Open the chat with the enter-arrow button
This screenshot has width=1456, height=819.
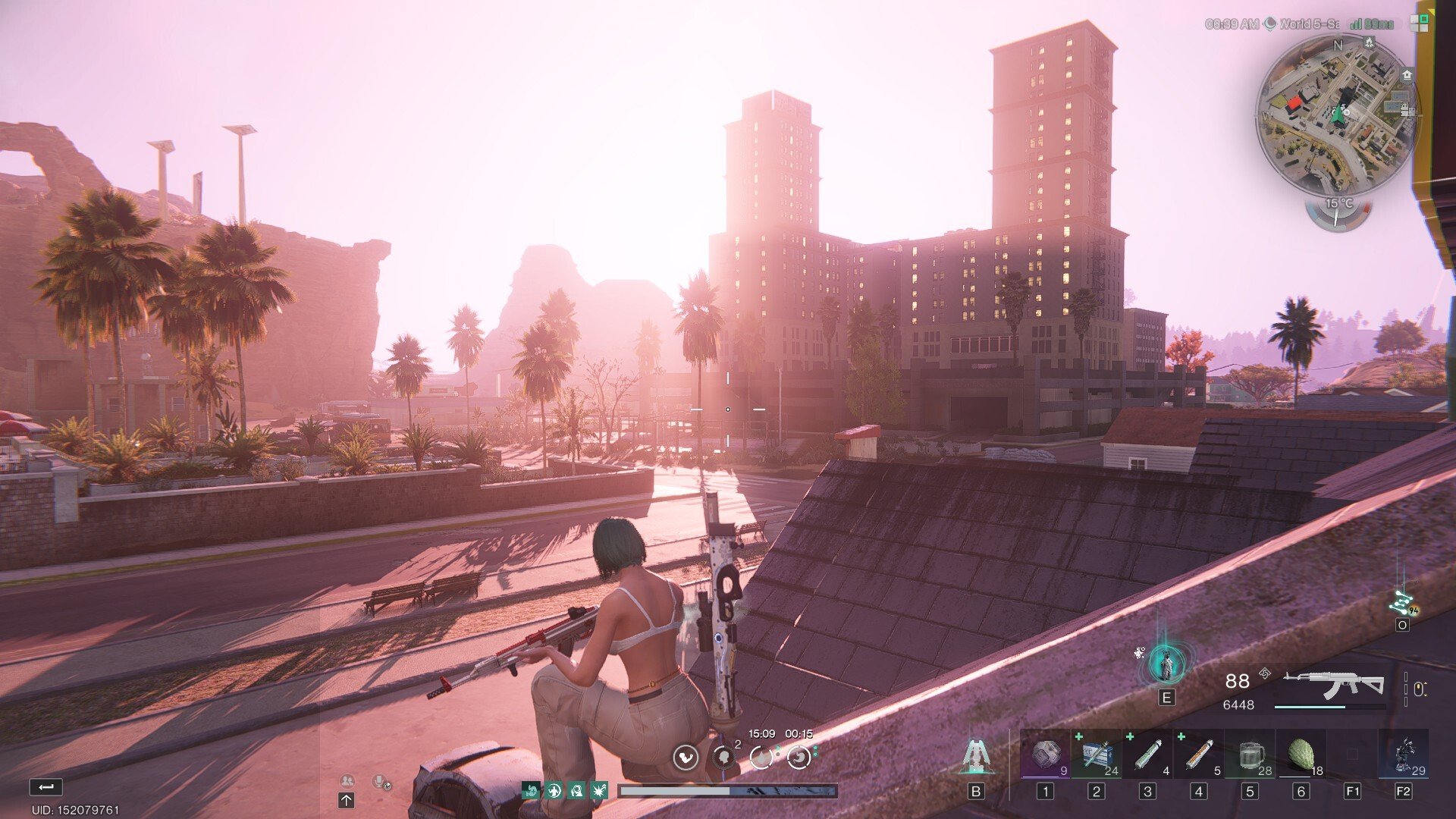[45, 787]
